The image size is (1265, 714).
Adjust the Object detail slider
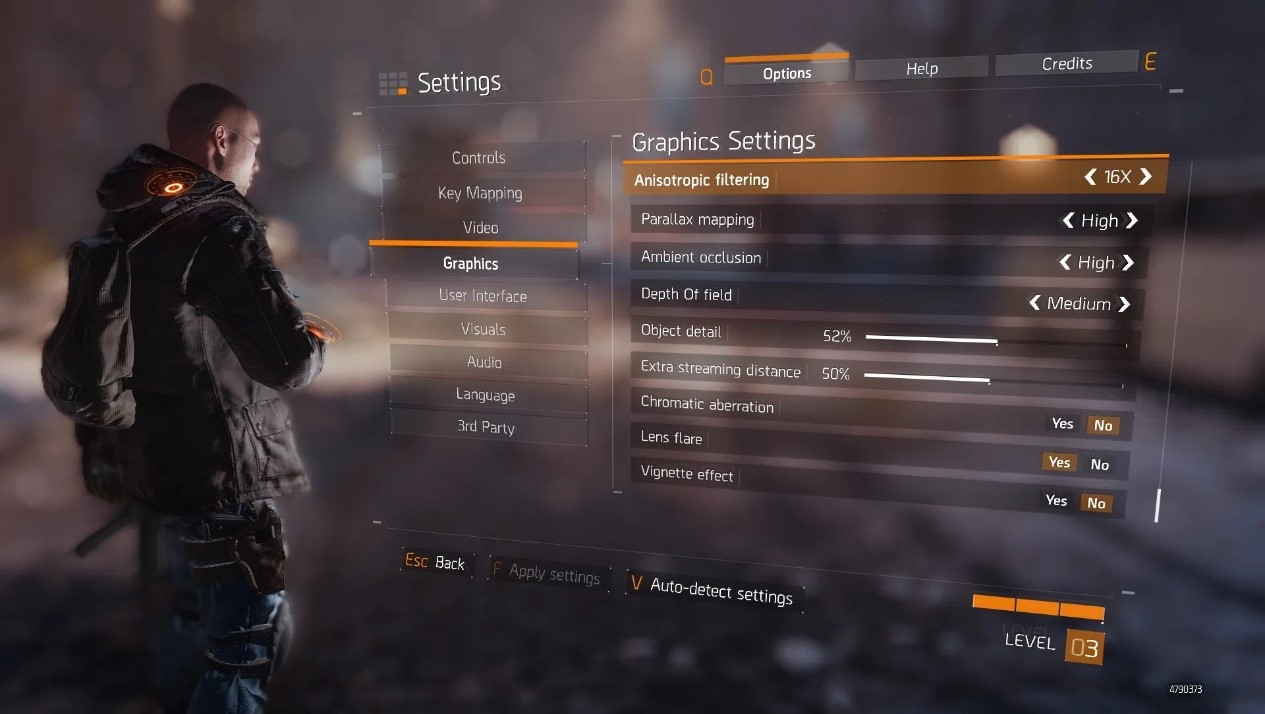(995, 341)
